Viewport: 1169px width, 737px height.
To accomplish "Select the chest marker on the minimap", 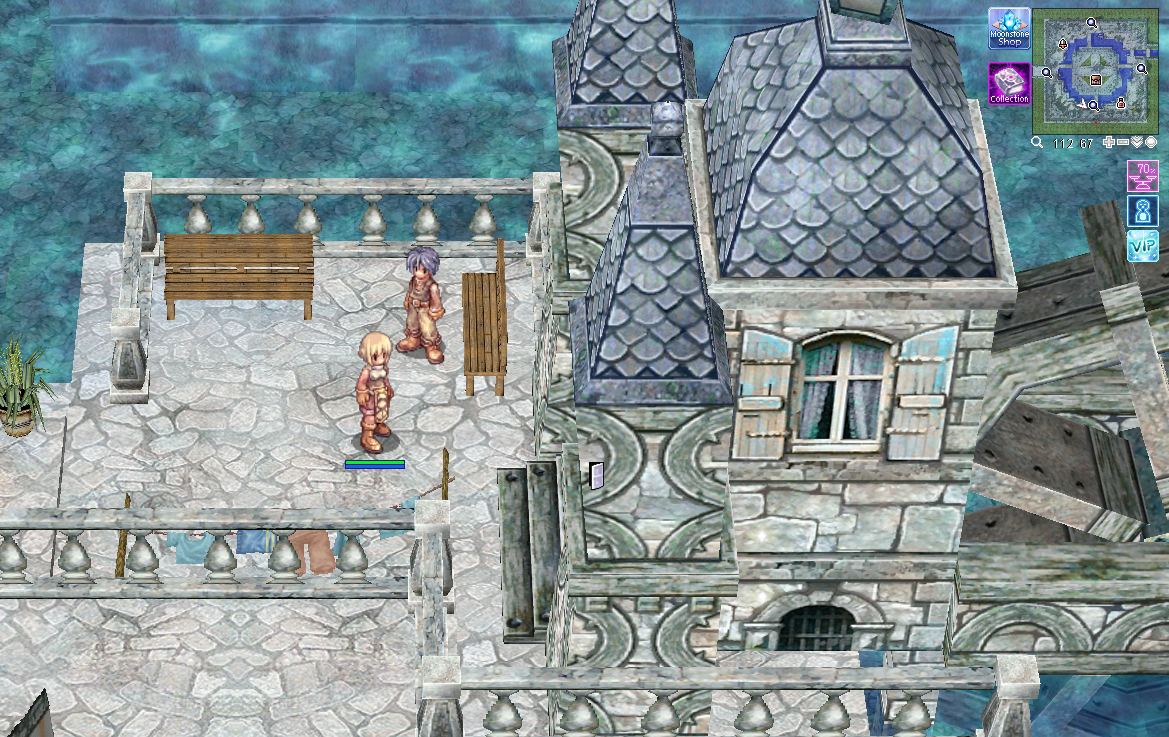I will pyautogui.click(x=1096, y=80).
